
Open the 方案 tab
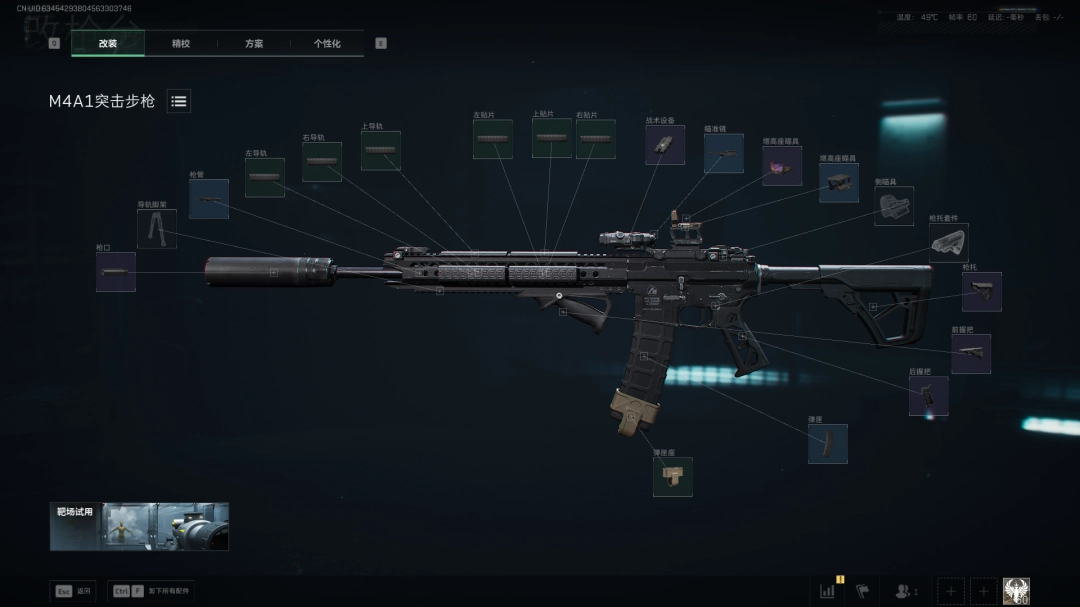(254, 44)
